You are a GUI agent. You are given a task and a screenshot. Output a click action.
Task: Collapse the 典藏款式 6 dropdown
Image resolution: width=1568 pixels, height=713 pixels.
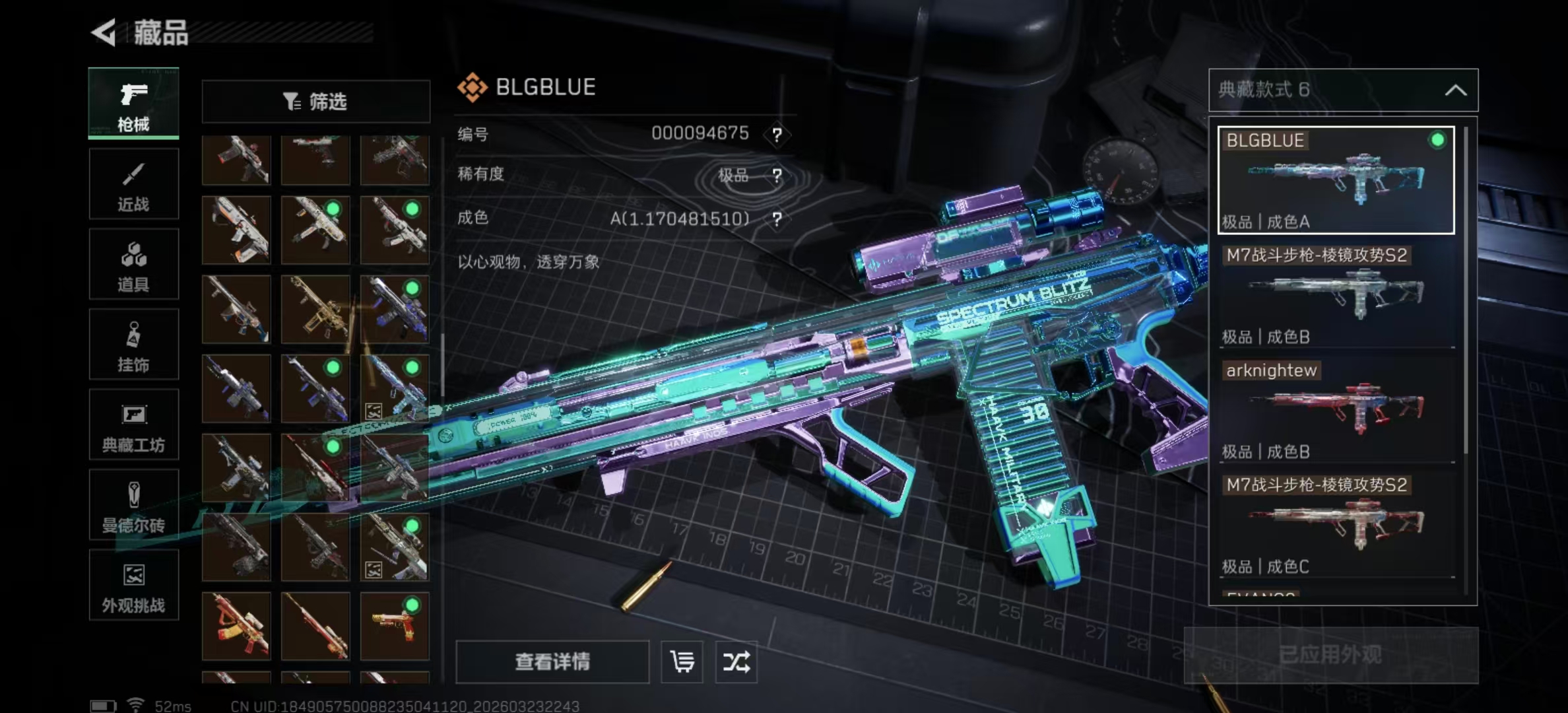(1455, 90)
